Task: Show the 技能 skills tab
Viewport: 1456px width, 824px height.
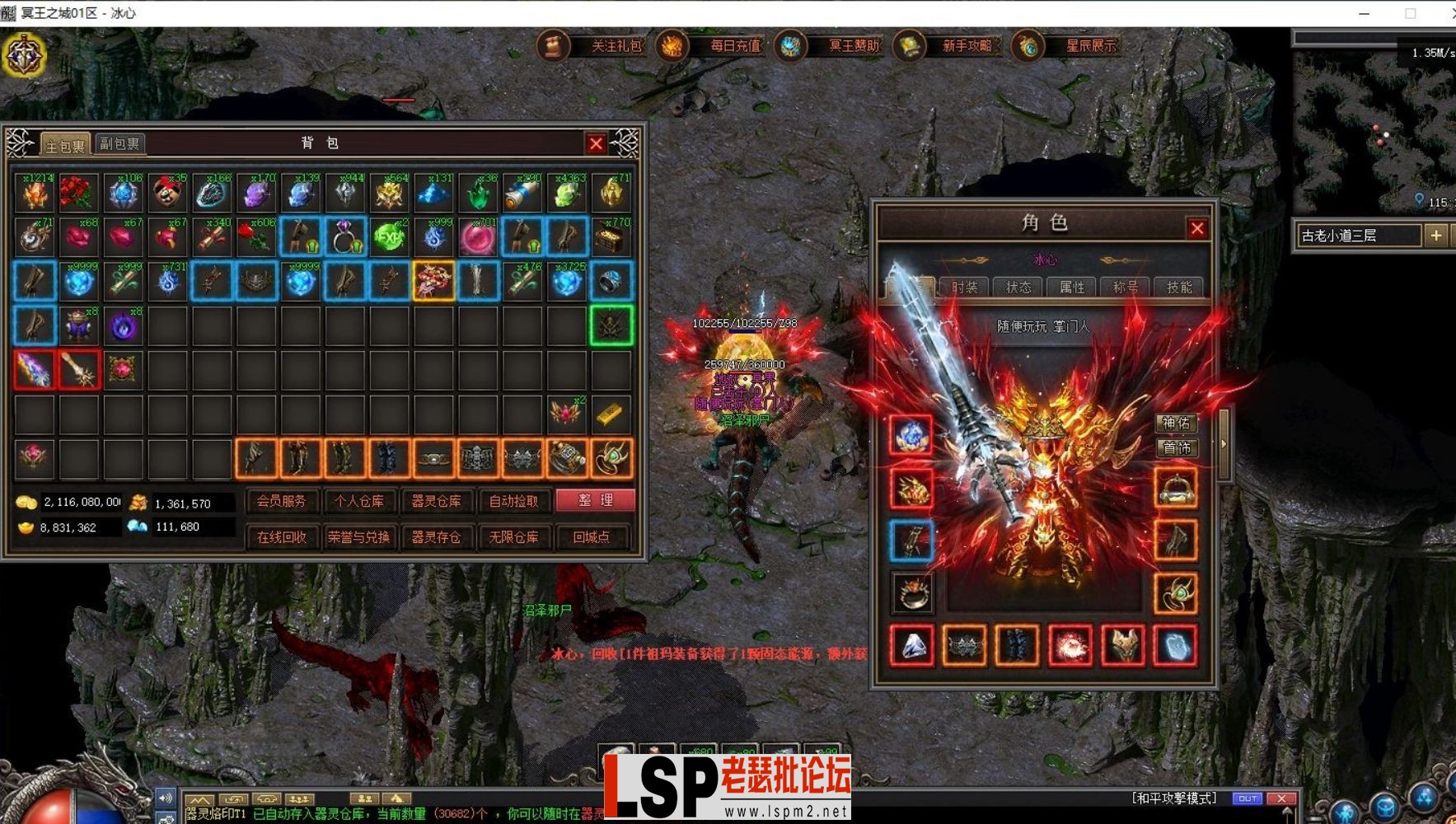Action: tap(1179, 287)
